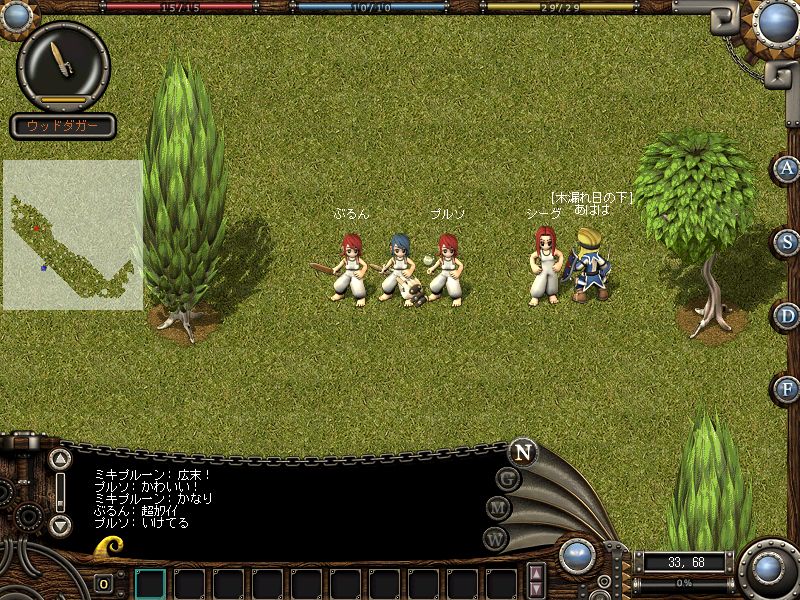The width and height of the screenshot is (800, 600).
Task: Select the round A shortcut button
Action: point(788,169)
